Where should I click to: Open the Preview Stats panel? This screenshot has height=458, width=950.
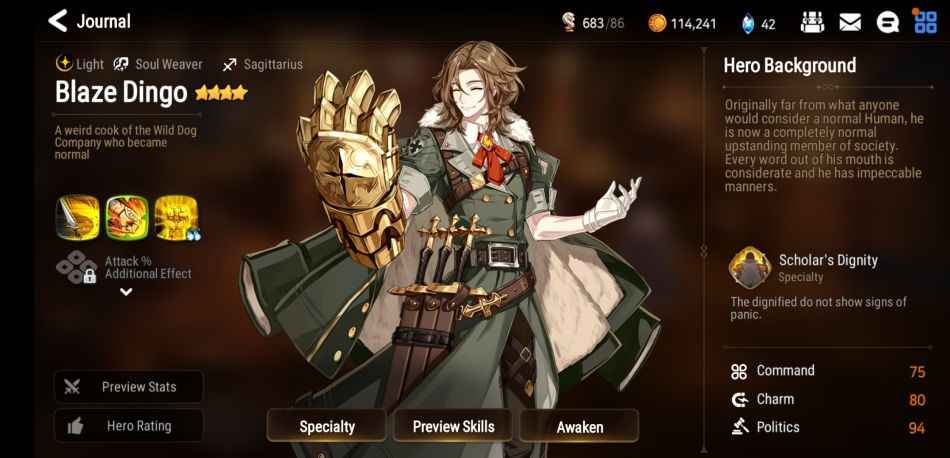click(x=129, y=387)
